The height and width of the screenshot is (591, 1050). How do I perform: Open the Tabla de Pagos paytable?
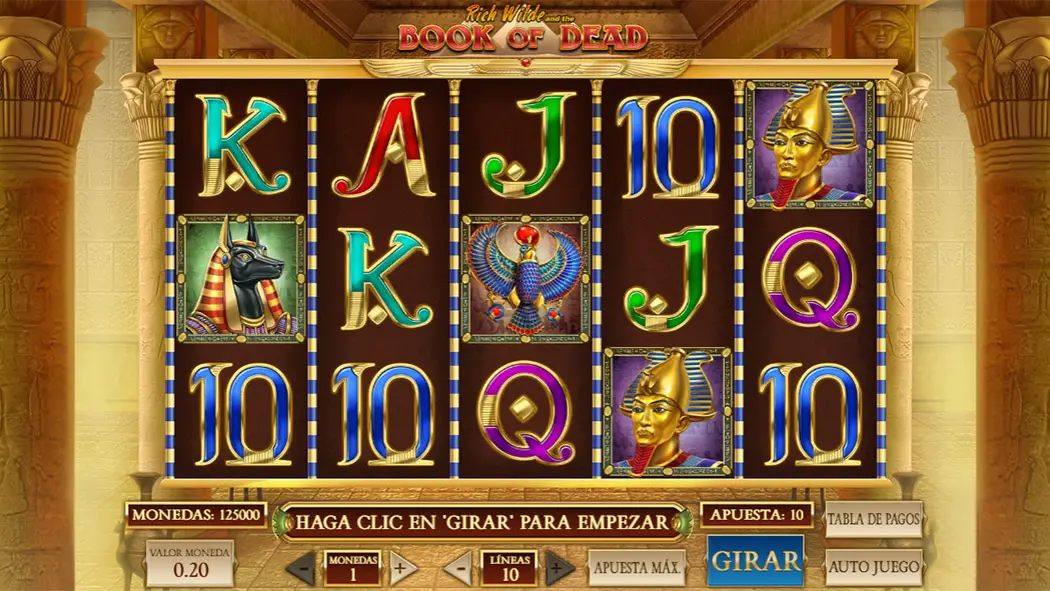[873, 520]
